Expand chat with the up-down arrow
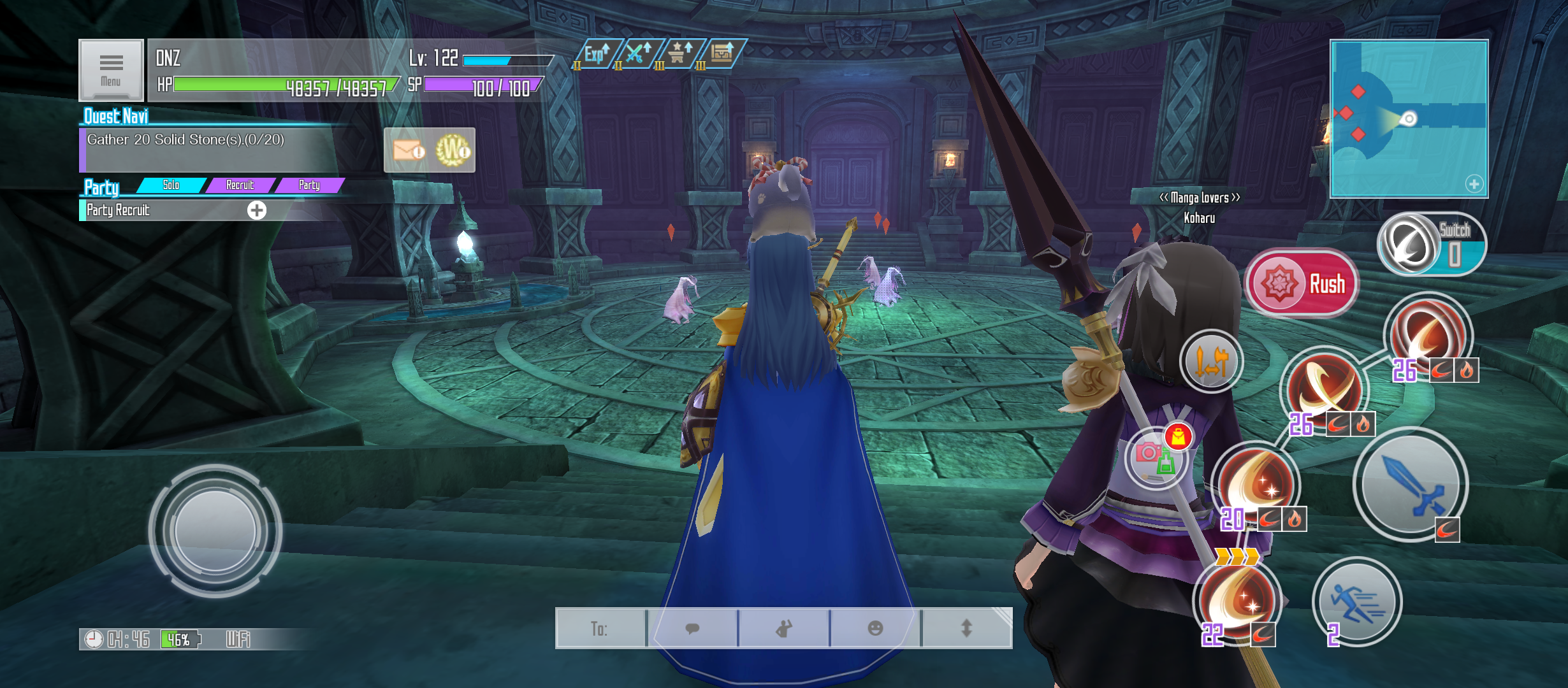The height and width of the screenshot is (688, 1568). [966, 629]
